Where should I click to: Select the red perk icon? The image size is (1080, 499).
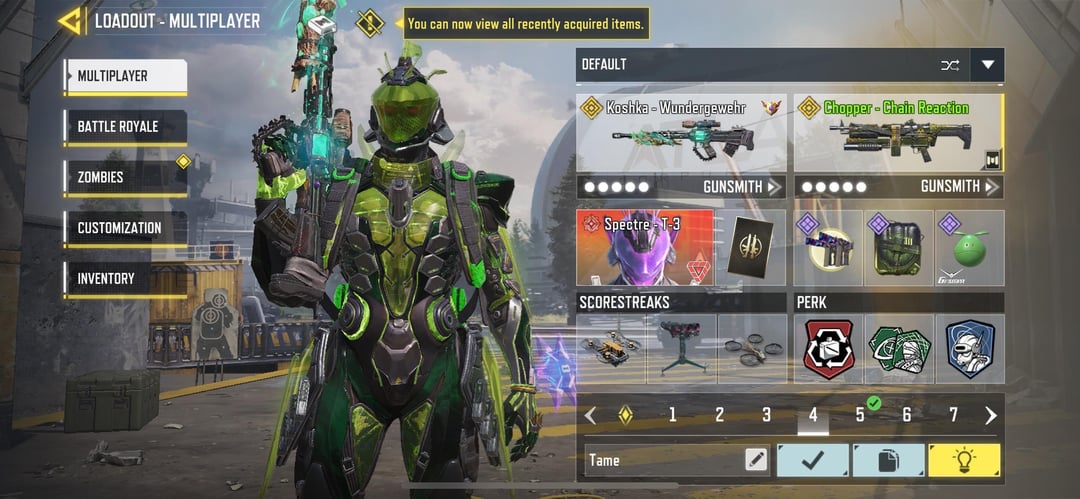(829, 349)
